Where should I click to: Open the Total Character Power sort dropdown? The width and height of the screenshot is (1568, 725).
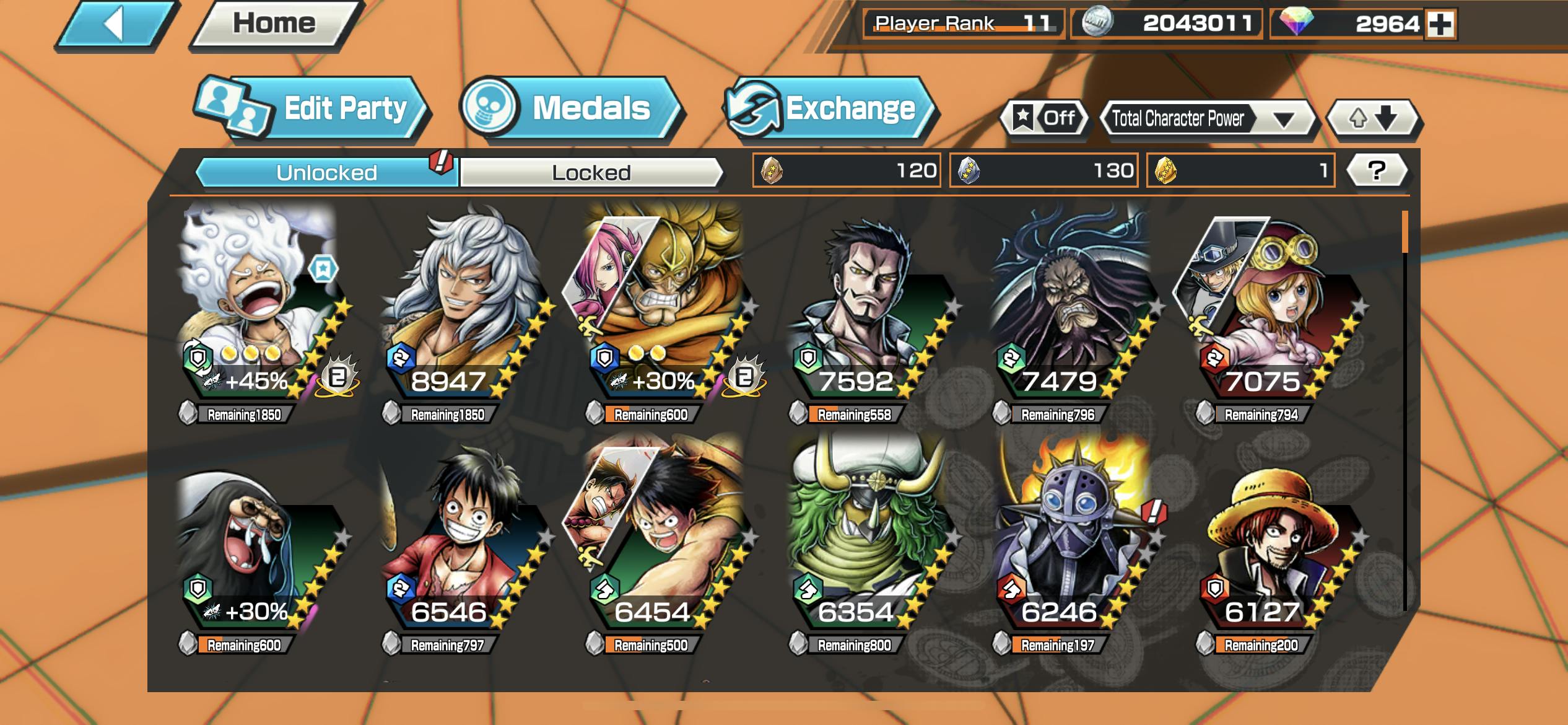[x=1206, y=118]
